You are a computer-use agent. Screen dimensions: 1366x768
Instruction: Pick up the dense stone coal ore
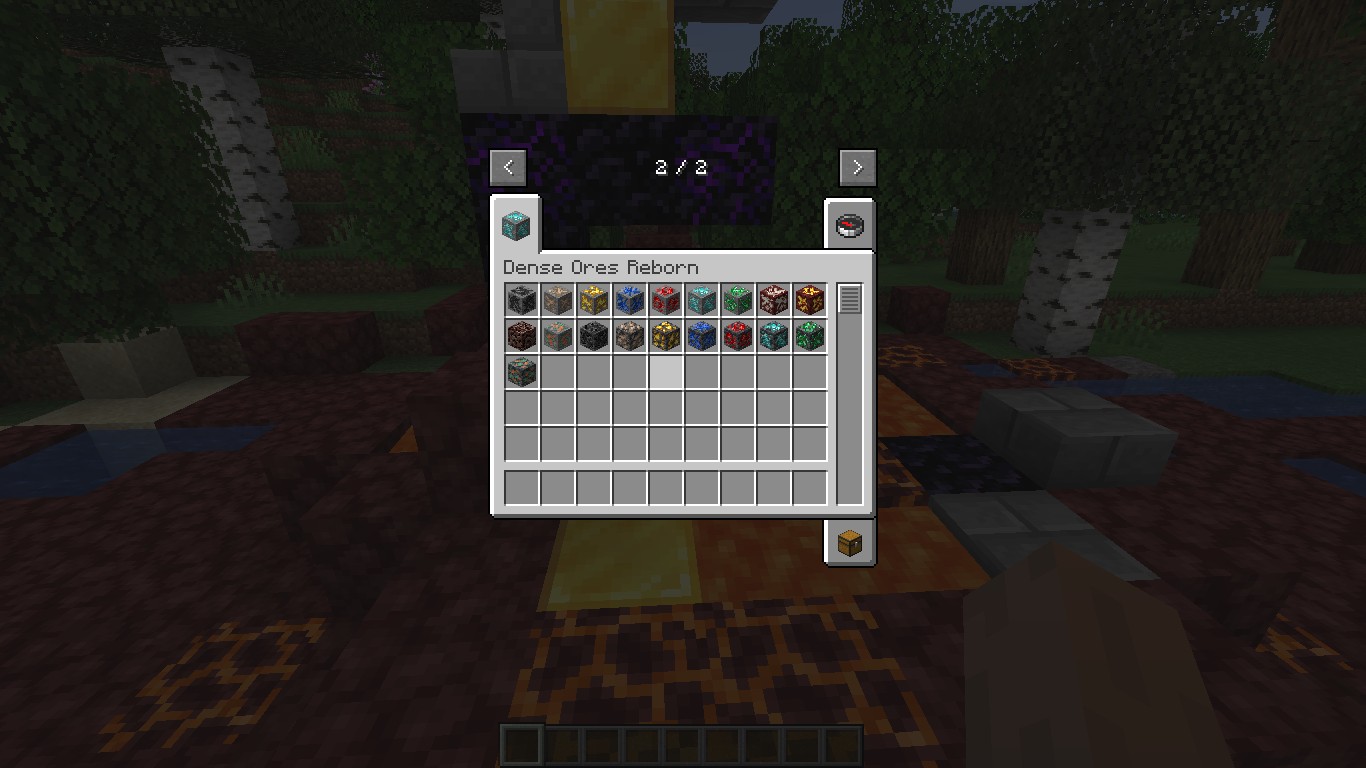pyautogui.click(x=522, y=300)
